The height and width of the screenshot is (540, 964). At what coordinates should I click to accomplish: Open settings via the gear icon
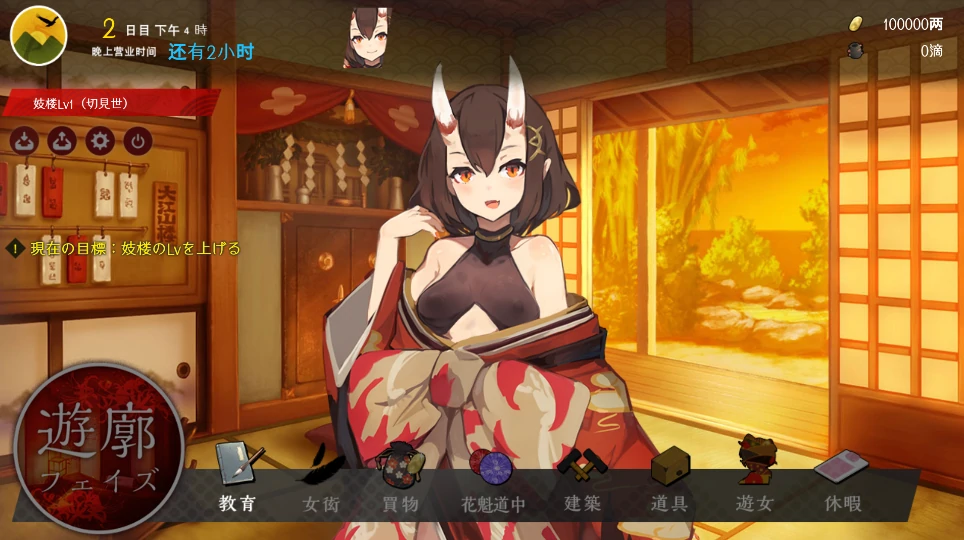pos(99,140)
